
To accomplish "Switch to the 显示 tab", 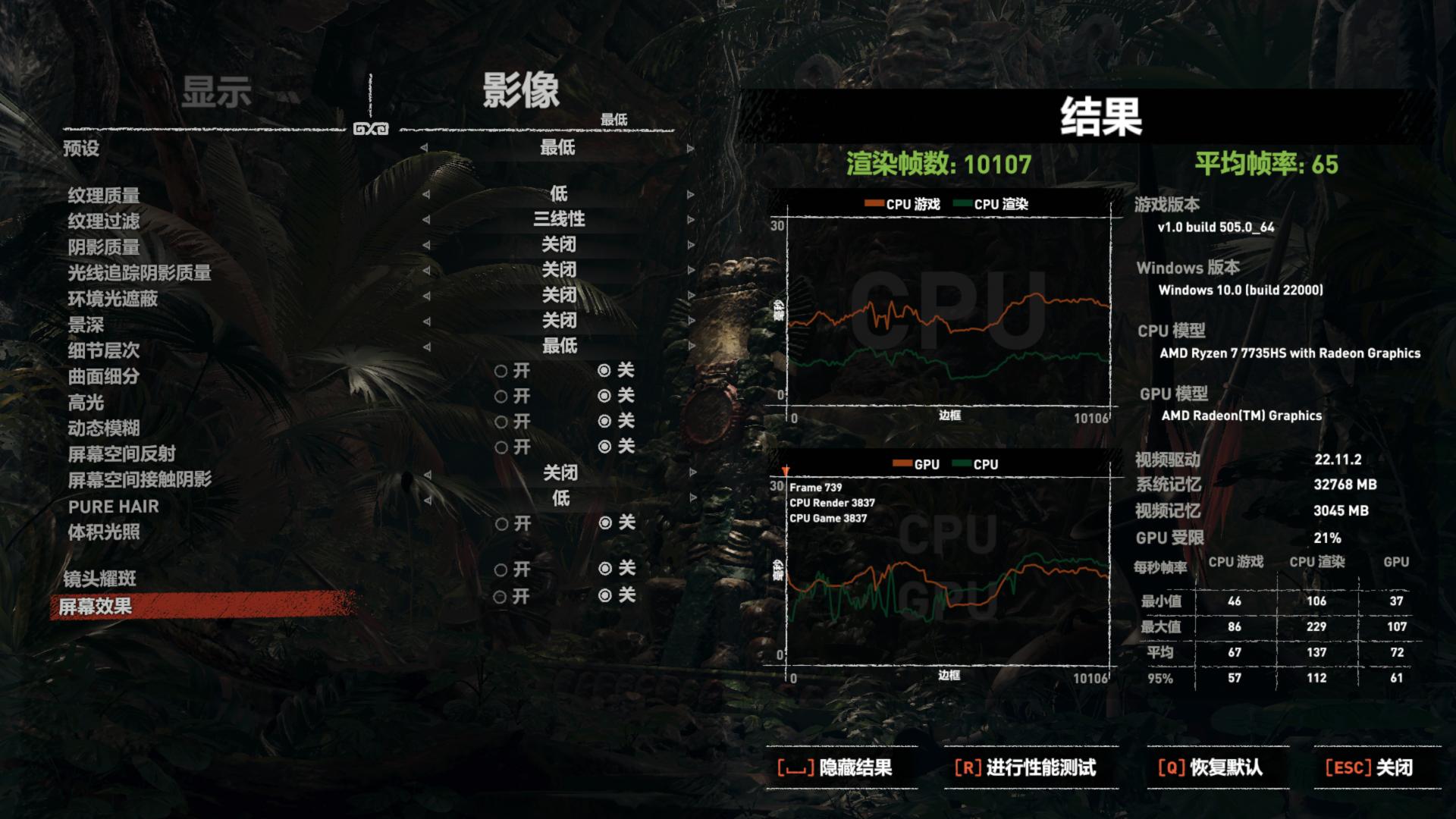I will pos(218,91).
